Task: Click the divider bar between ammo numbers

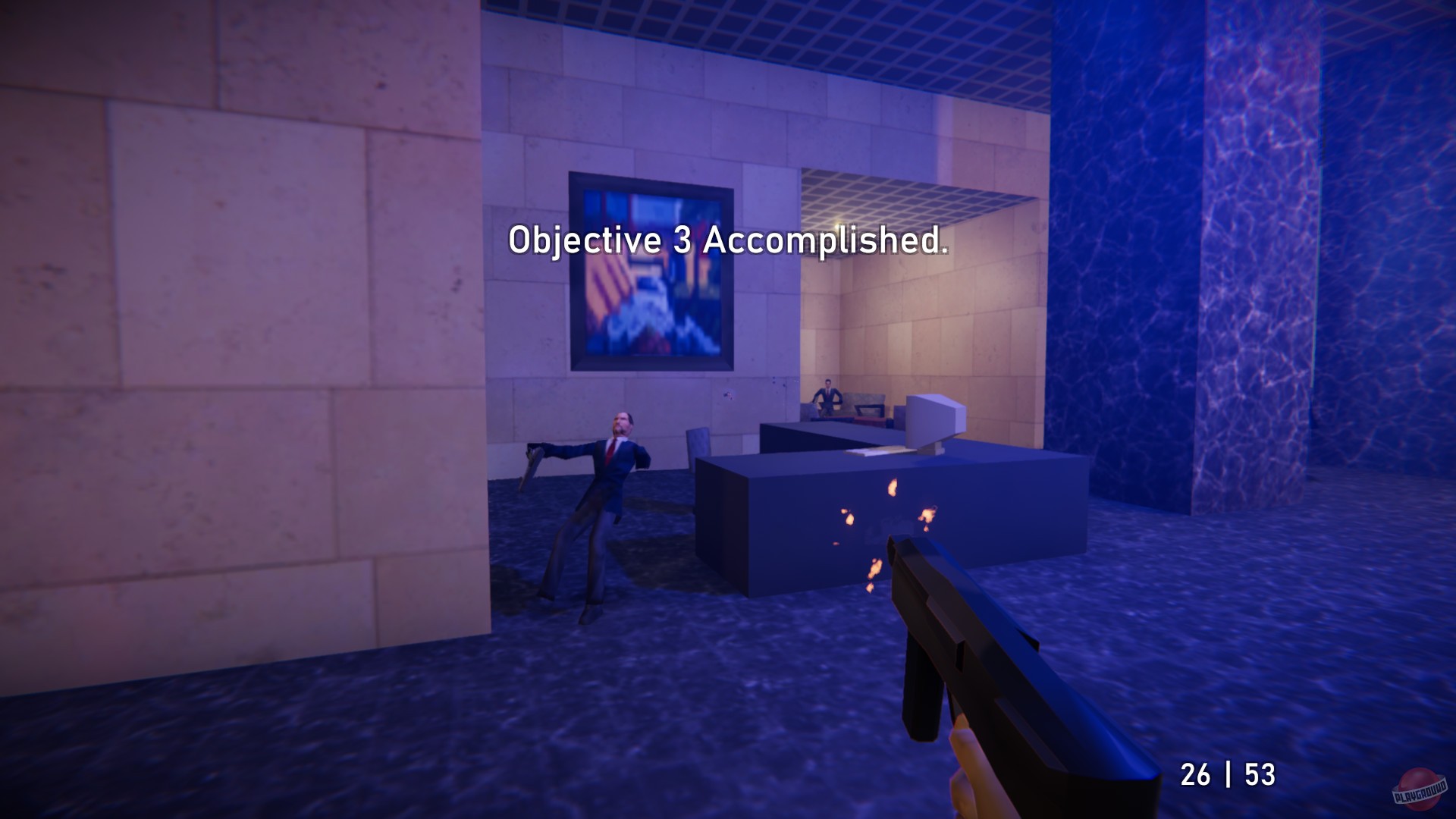Action: (x=1230, y=773)
